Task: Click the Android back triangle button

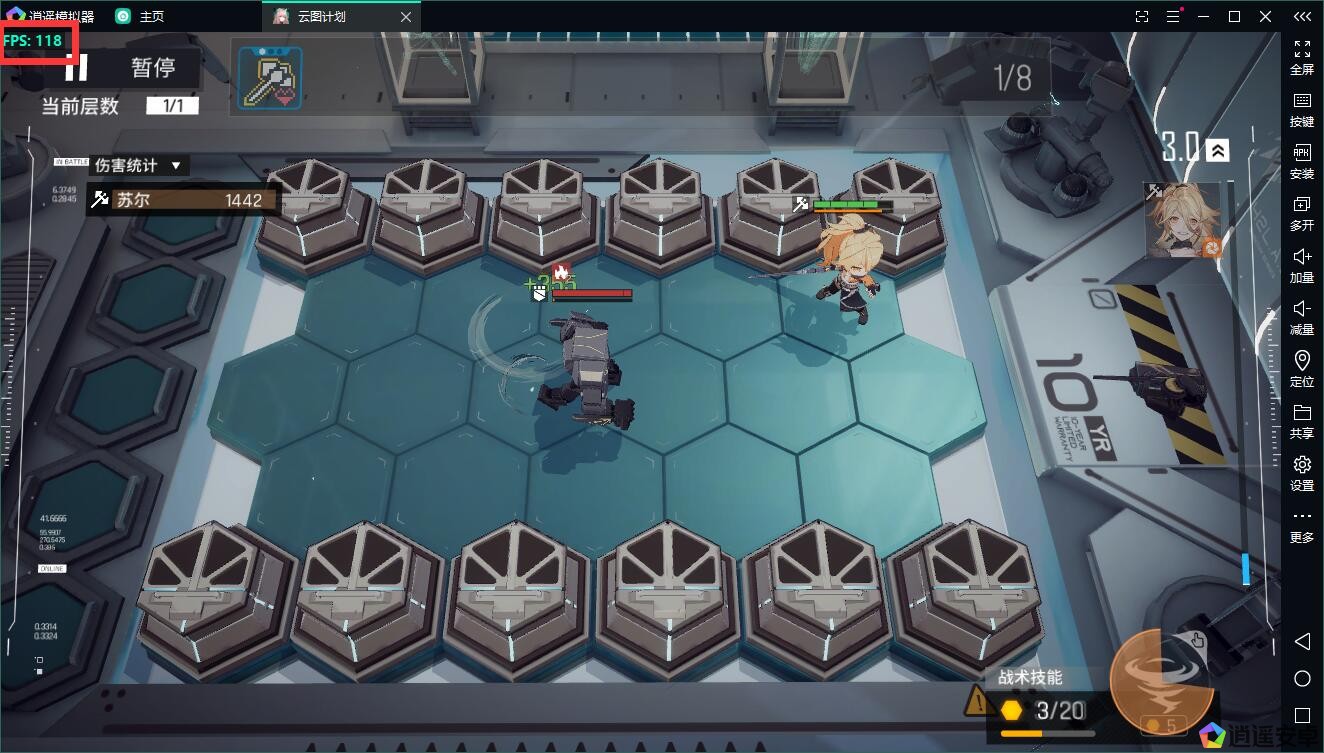Action: click(1302, 641)
